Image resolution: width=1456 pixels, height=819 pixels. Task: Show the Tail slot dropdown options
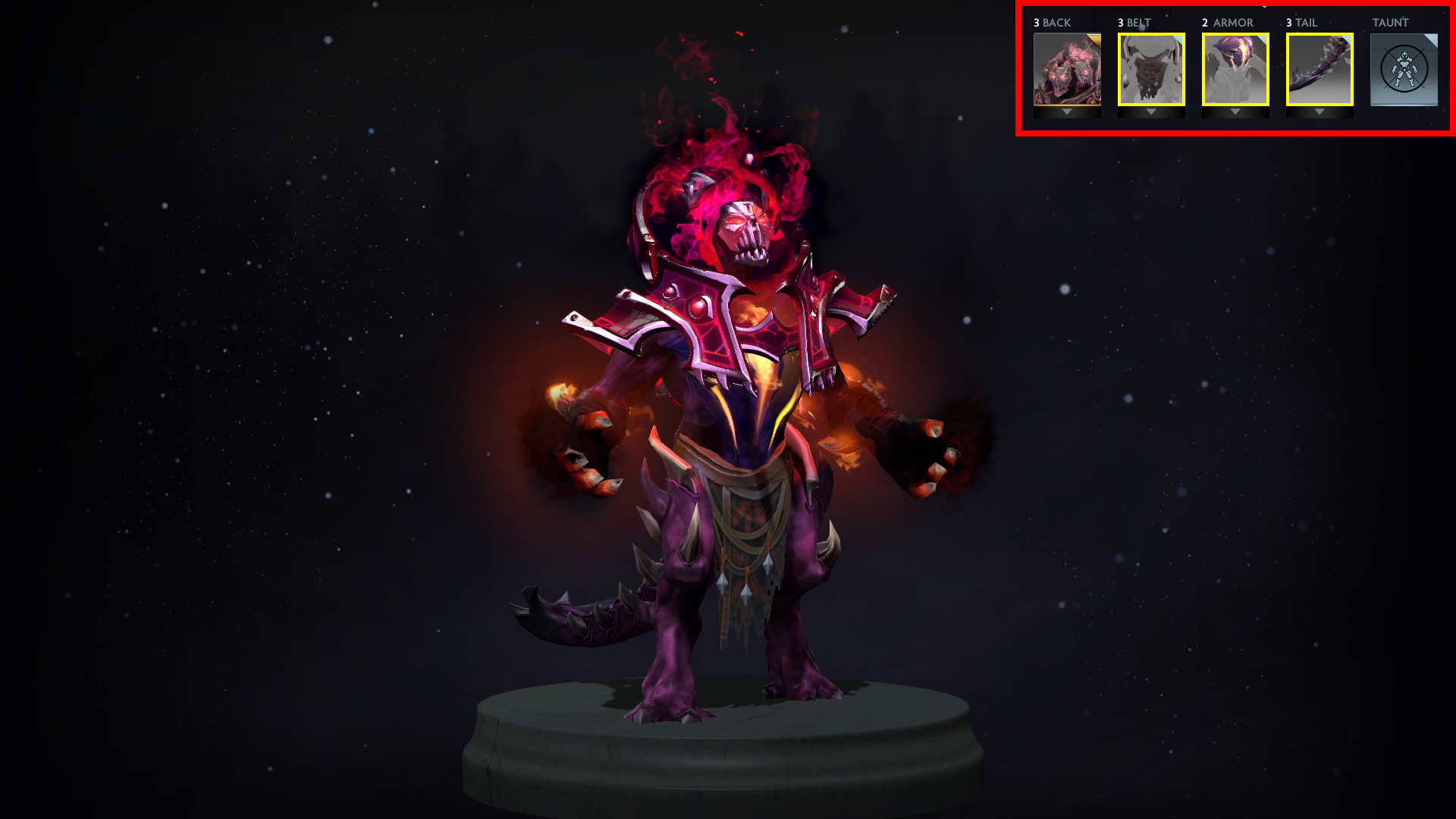(1319, 112)
